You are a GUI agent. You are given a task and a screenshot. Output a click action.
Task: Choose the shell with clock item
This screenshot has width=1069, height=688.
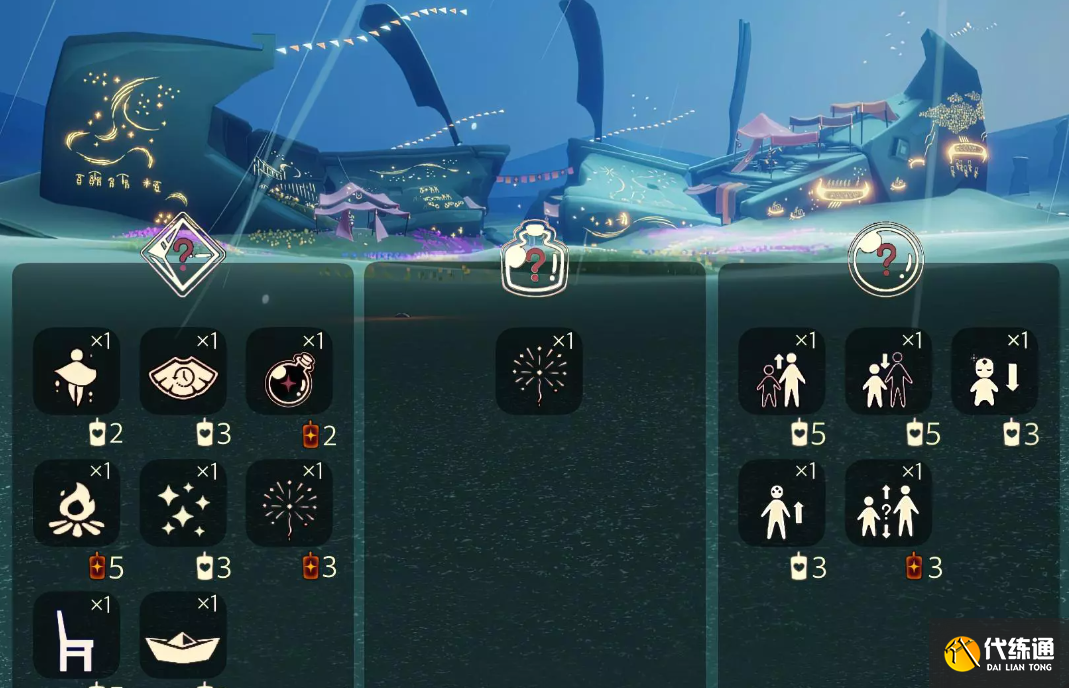click(183, 371)
